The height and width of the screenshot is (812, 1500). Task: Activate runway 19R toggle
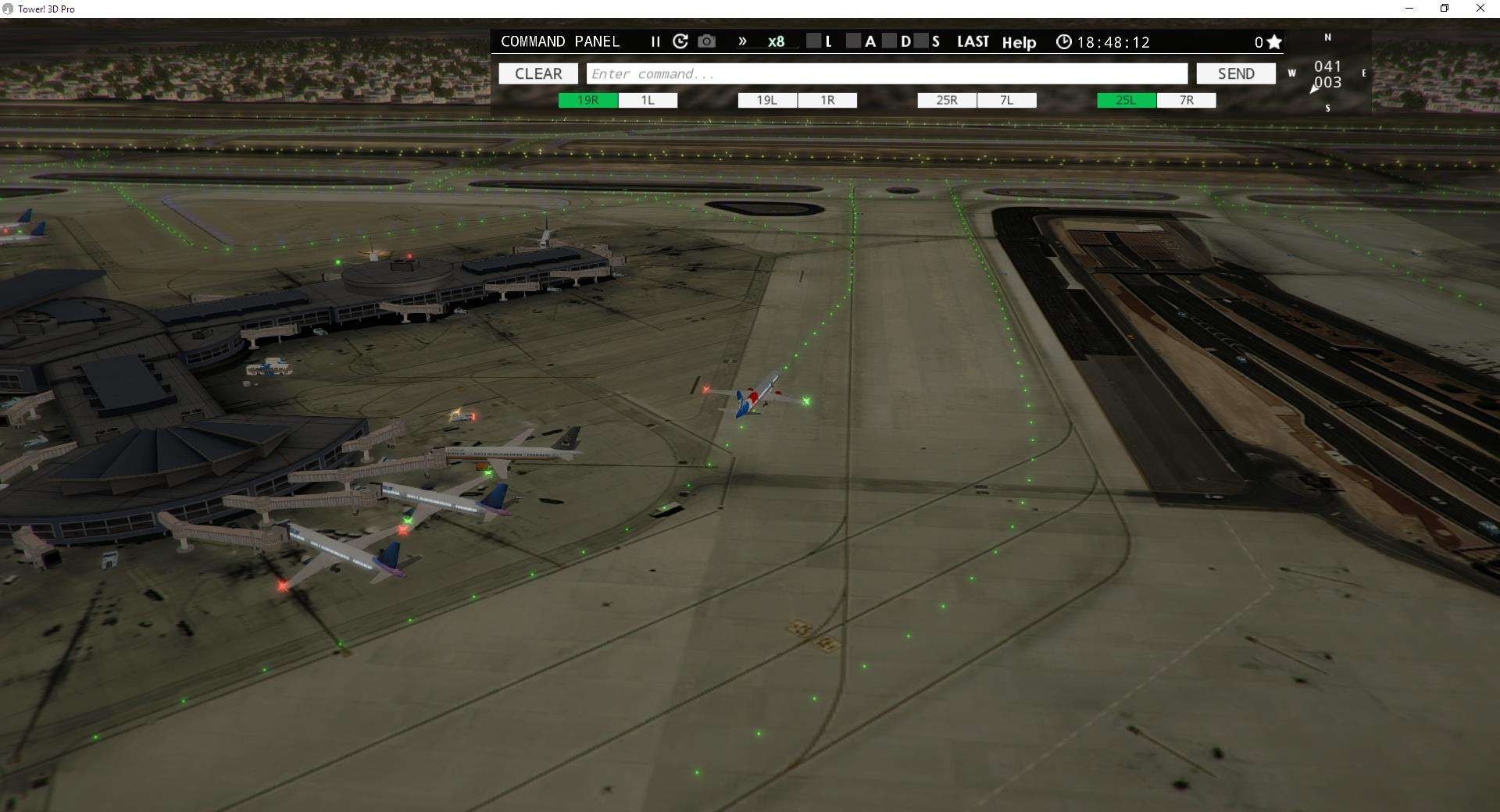587,100
